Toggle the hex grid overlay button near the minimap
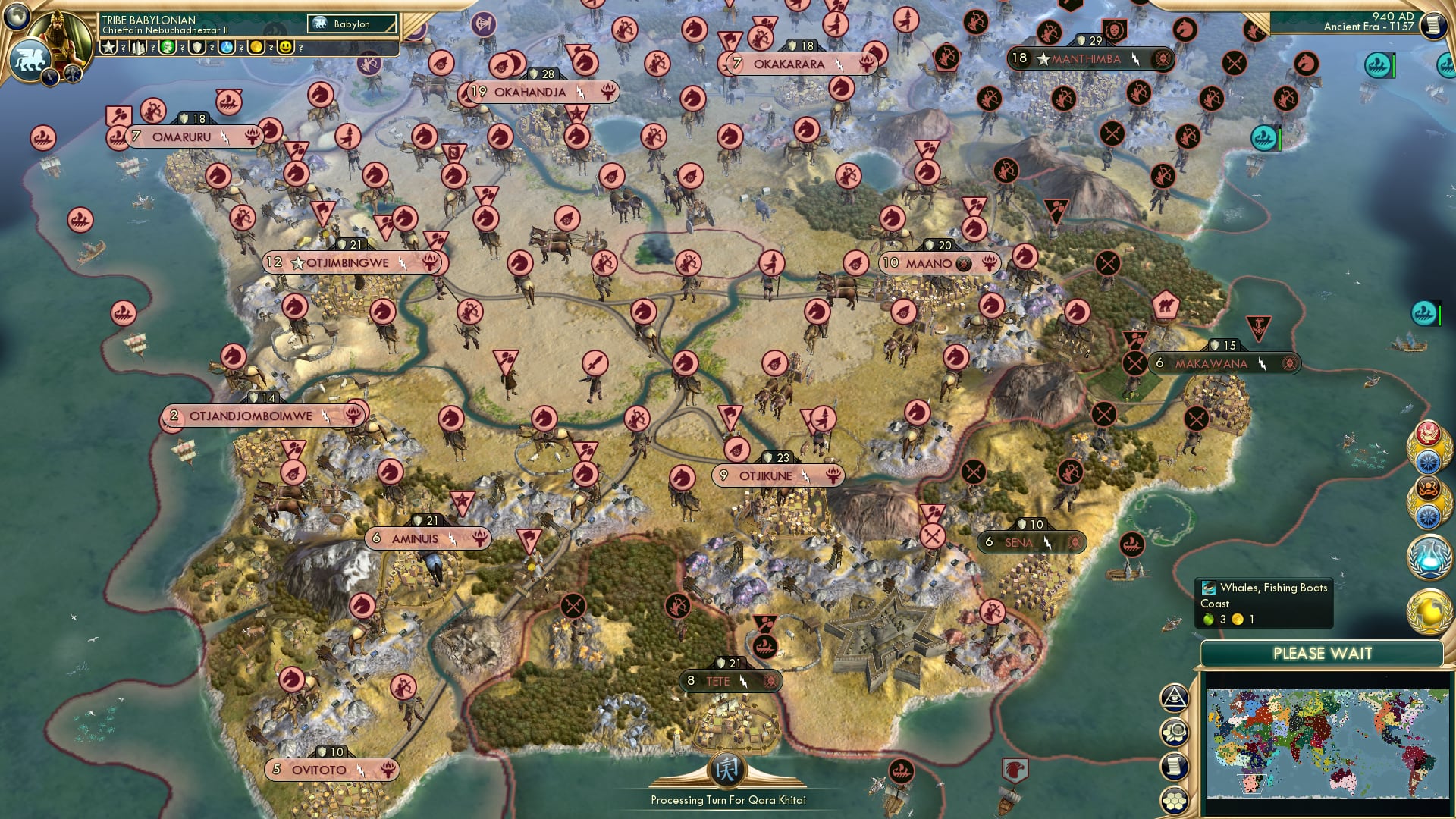The image size is (1456, 819). click(x=1175, y=801)
